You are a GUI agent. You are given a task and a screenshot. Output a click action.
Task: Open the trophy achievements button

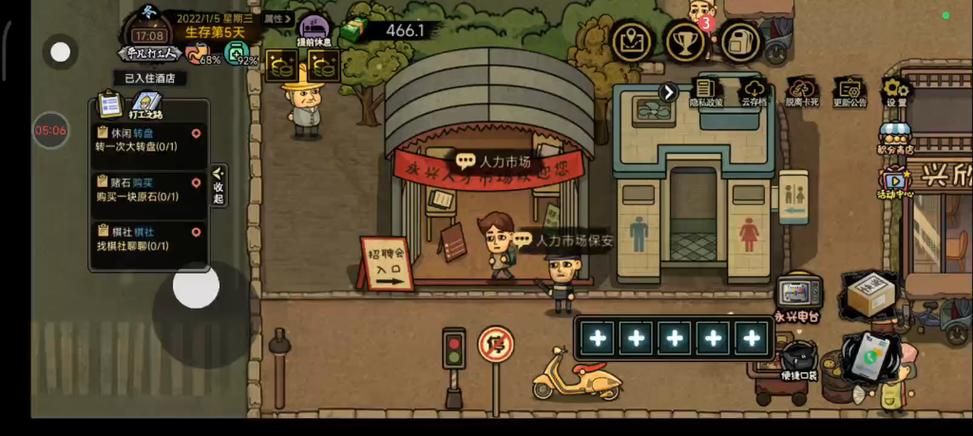coord(686,41)
